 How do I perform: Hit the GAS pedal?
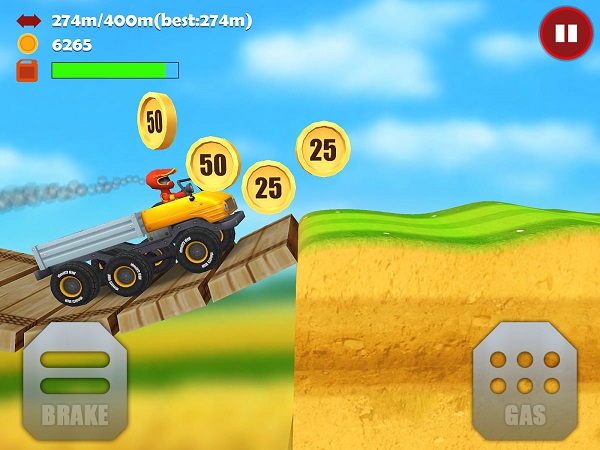coord(524,380)
